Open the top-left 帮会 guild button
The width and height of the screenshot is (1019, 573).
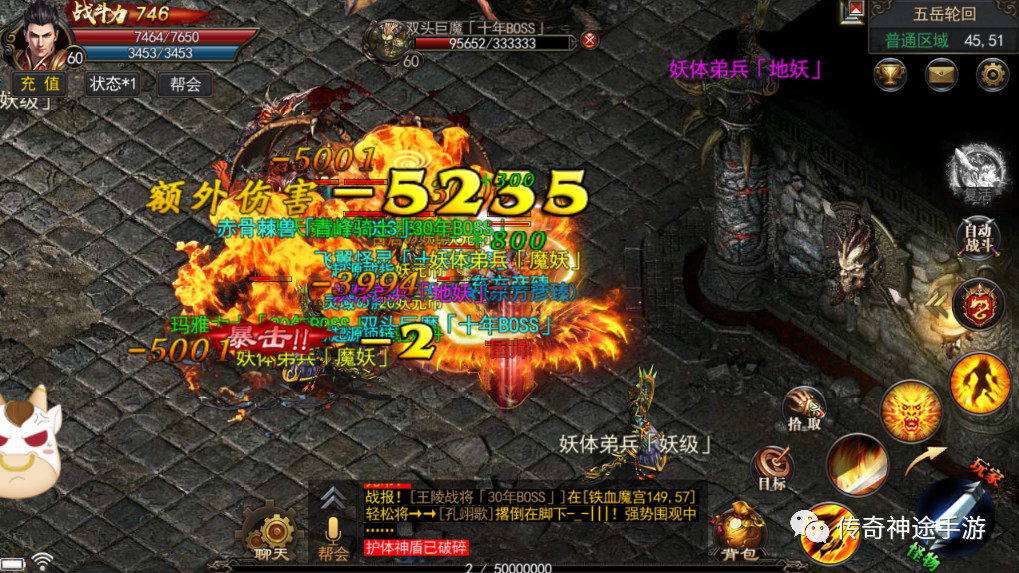coord(185,84)
